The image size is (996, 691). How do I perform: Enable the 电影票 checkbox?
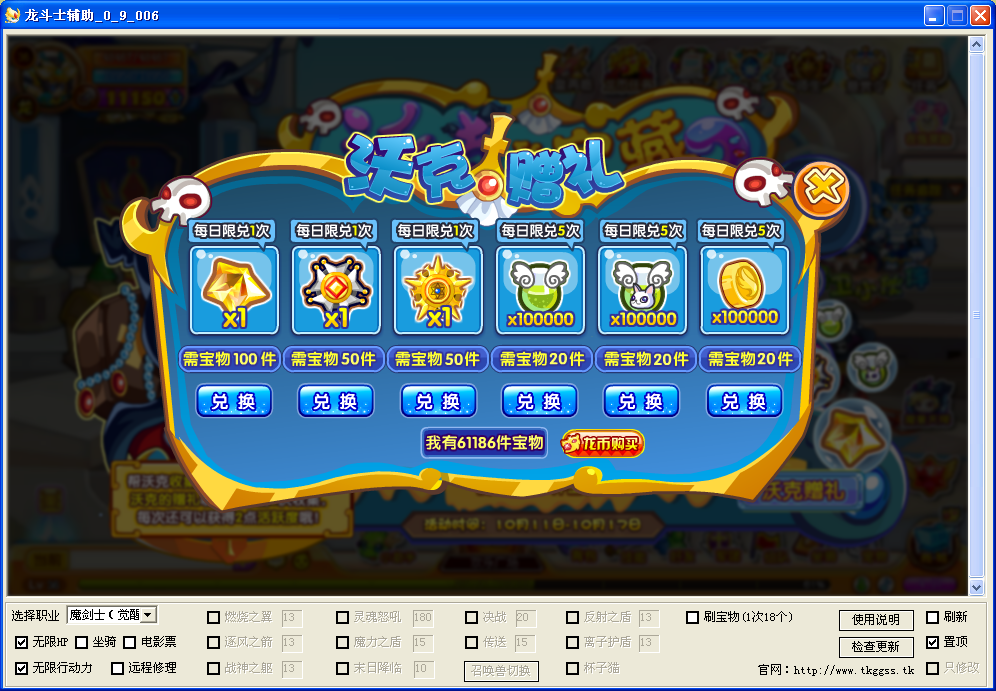click(130, 642)
